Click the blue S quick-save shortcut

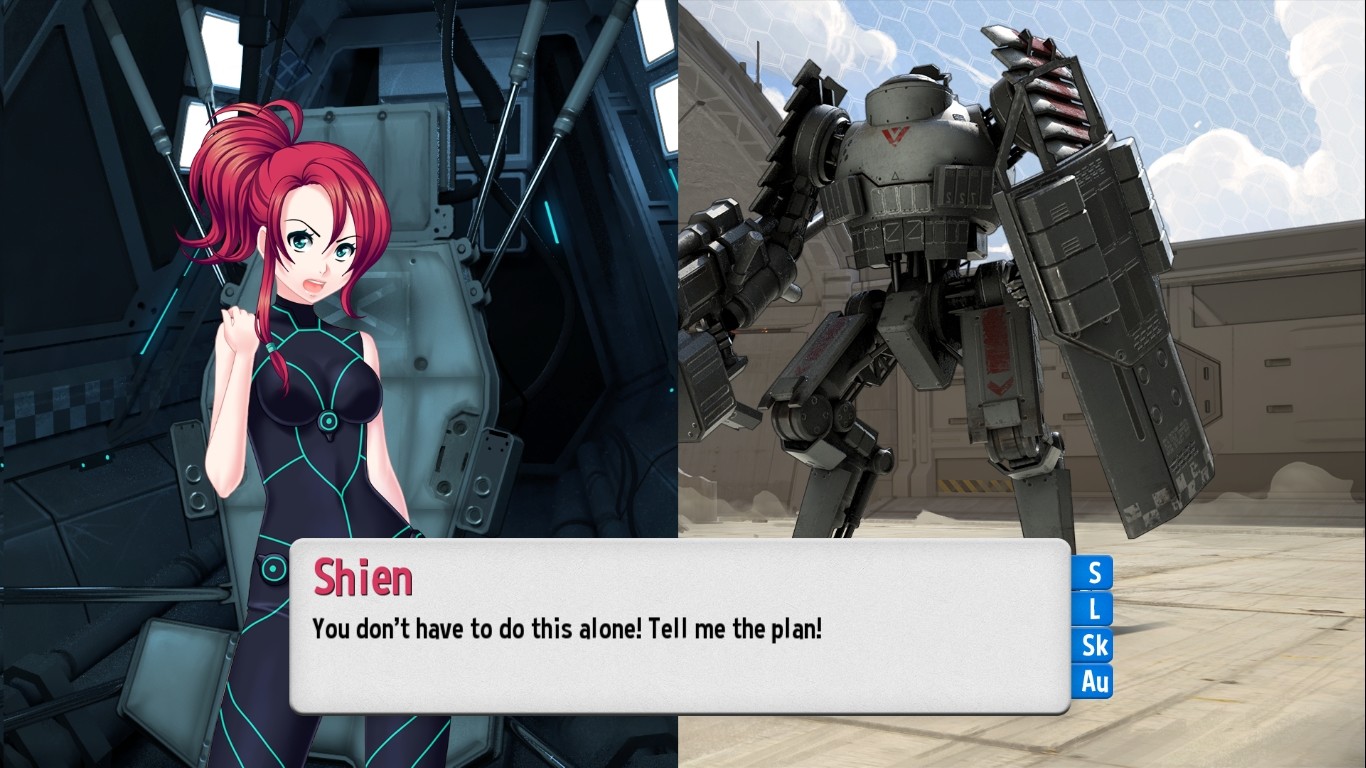1092,573
